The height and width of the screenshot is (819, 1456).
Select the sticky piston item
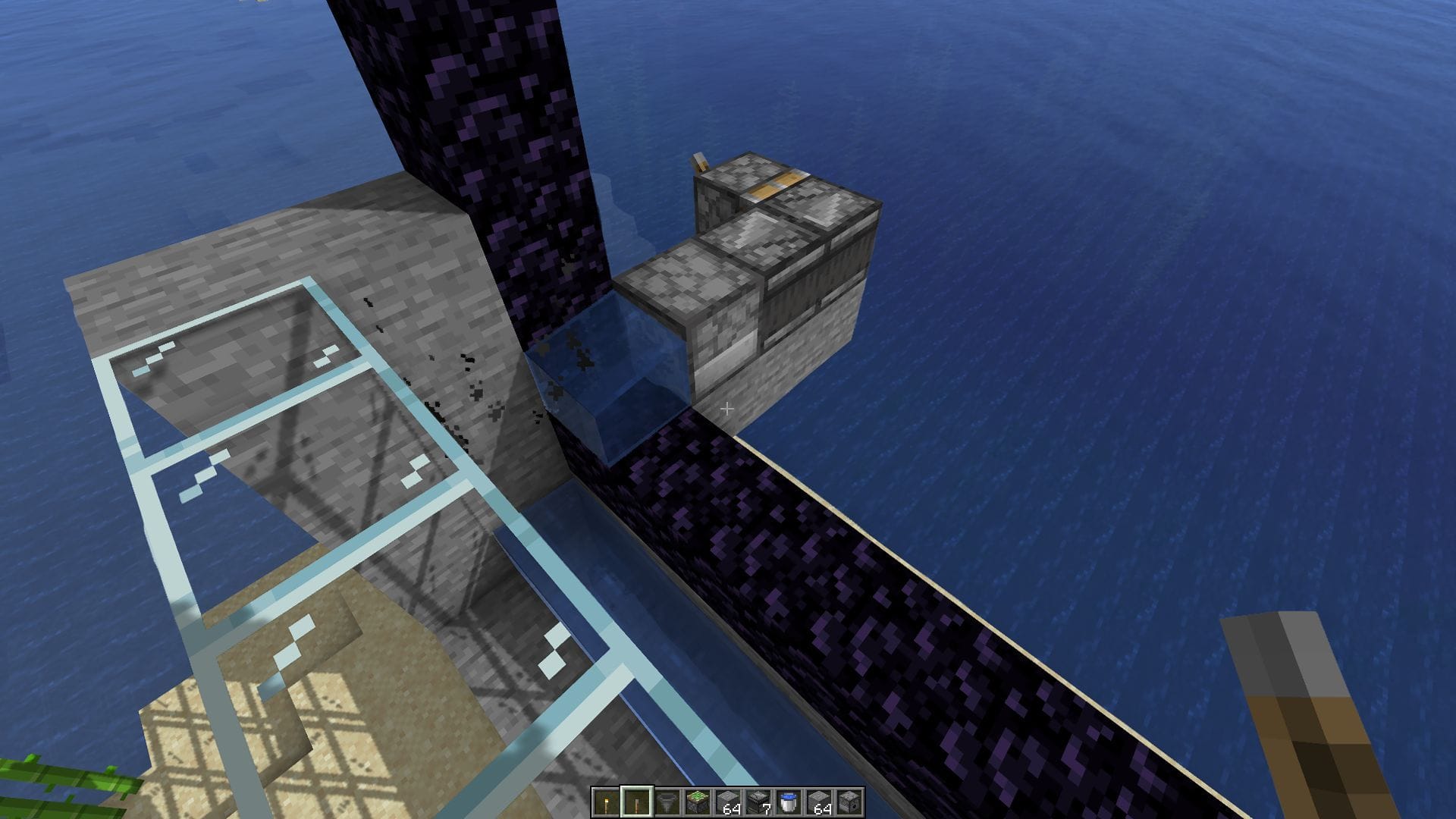coord(697,801)
